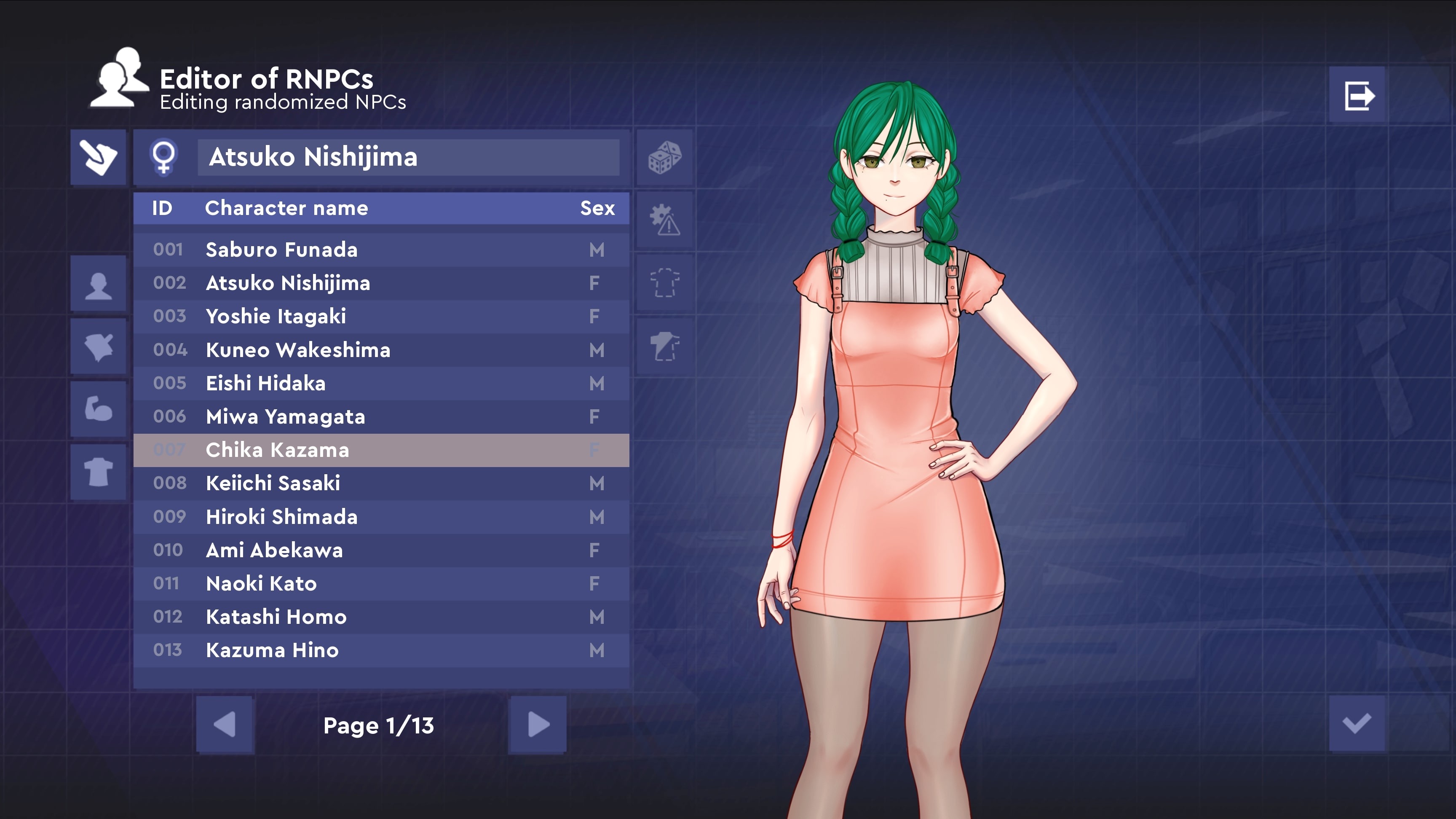Go to the next page of characters
Viewport: 1456px width, 819px height.
[538, 725]
